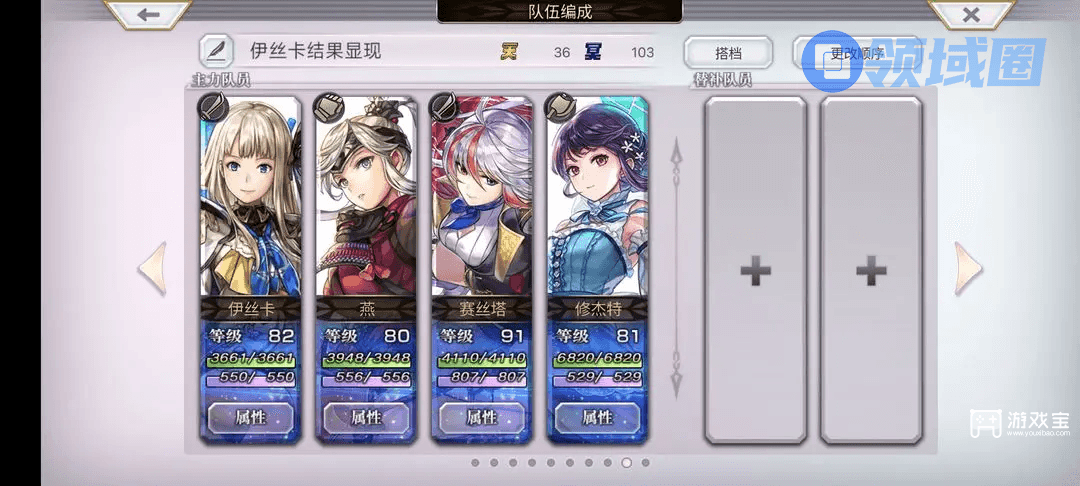Select the 伊丝卡 character card
1080x486 pixels.
(251, 200)
